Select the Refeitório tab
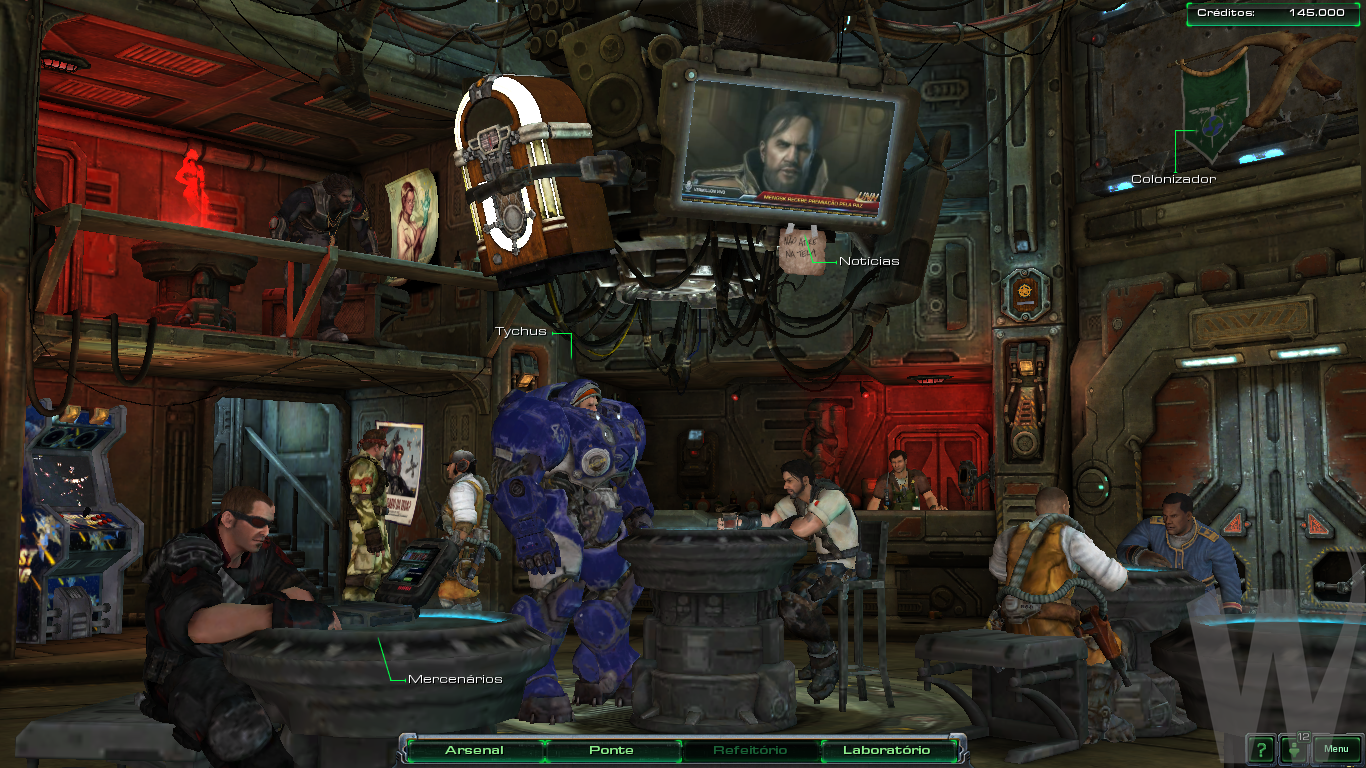Viewport: 1366px width, 768px height. [x=750, y=750]
